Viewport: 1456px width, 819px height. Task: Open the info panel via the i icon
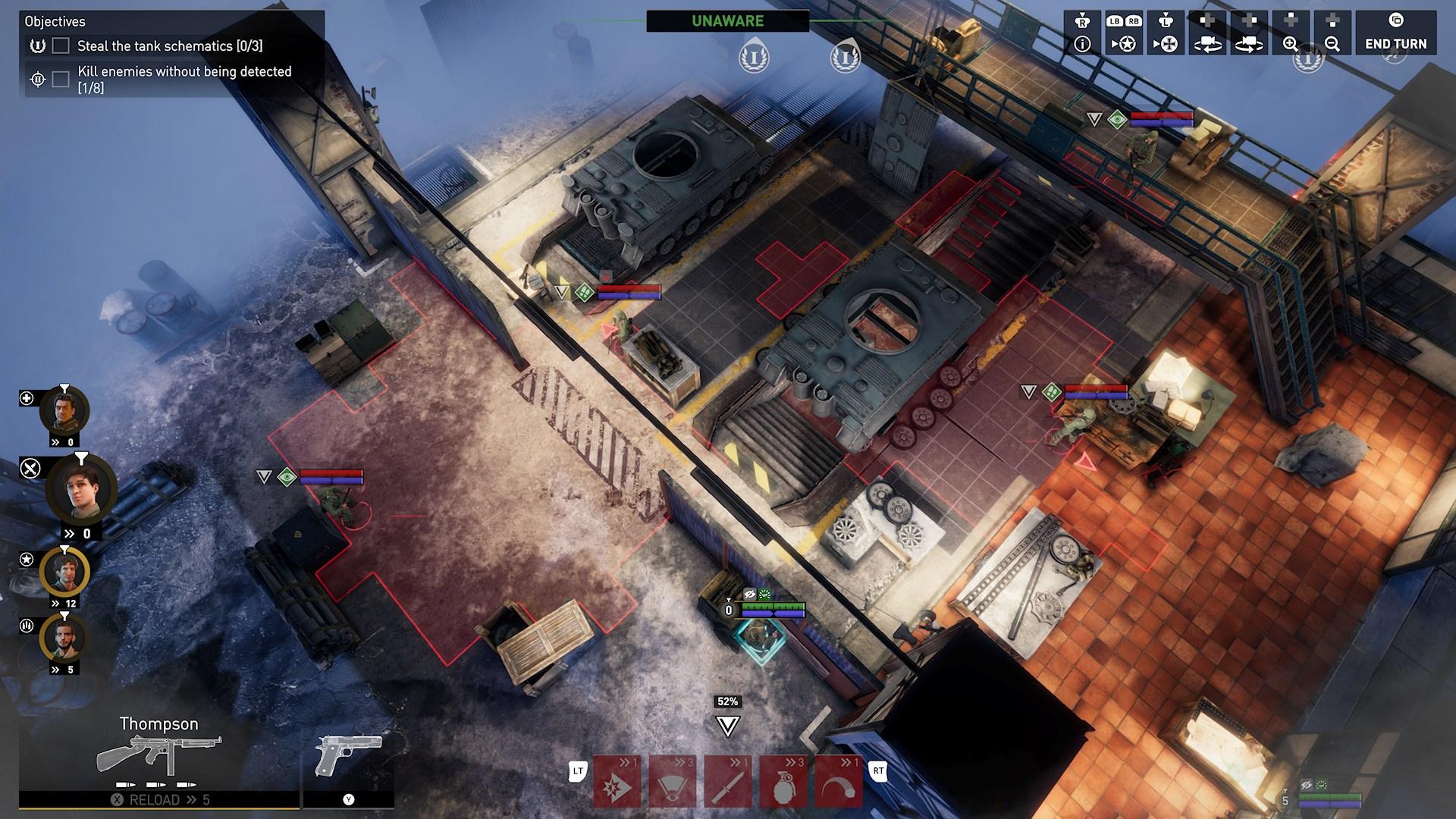(1083, 43)
